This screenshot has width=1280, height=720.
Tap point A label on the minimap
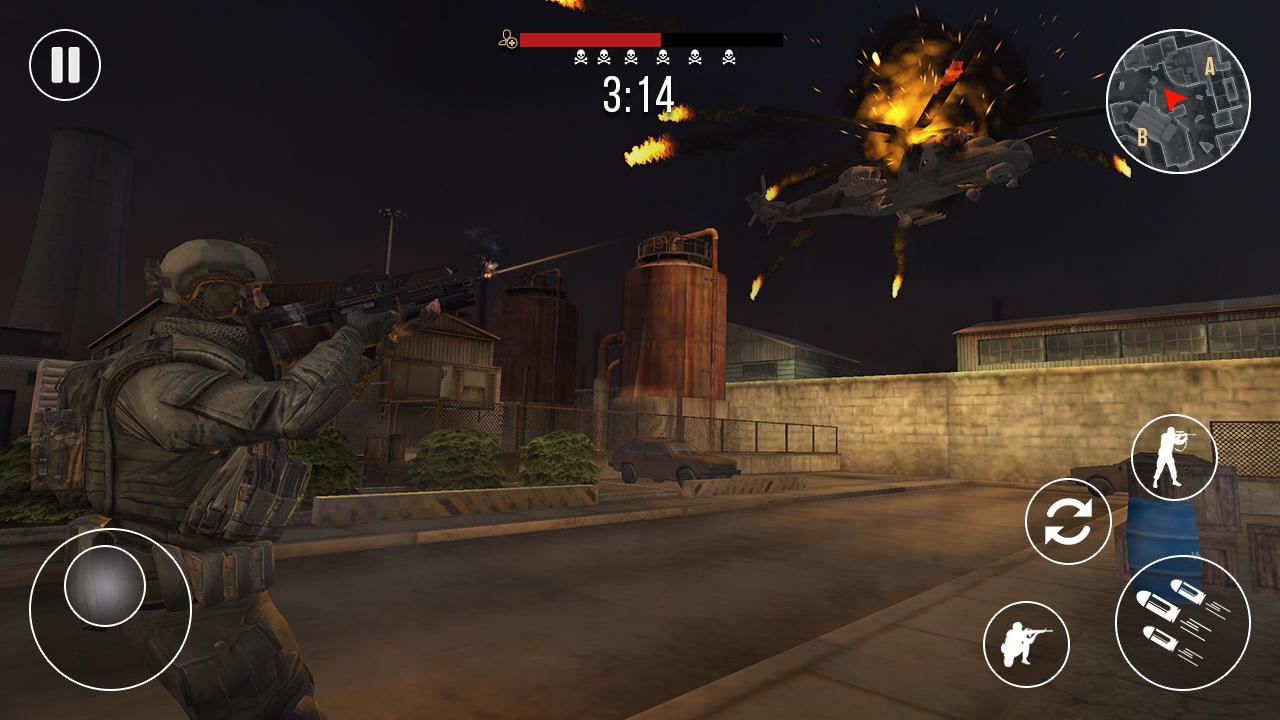coord(1210,67)
